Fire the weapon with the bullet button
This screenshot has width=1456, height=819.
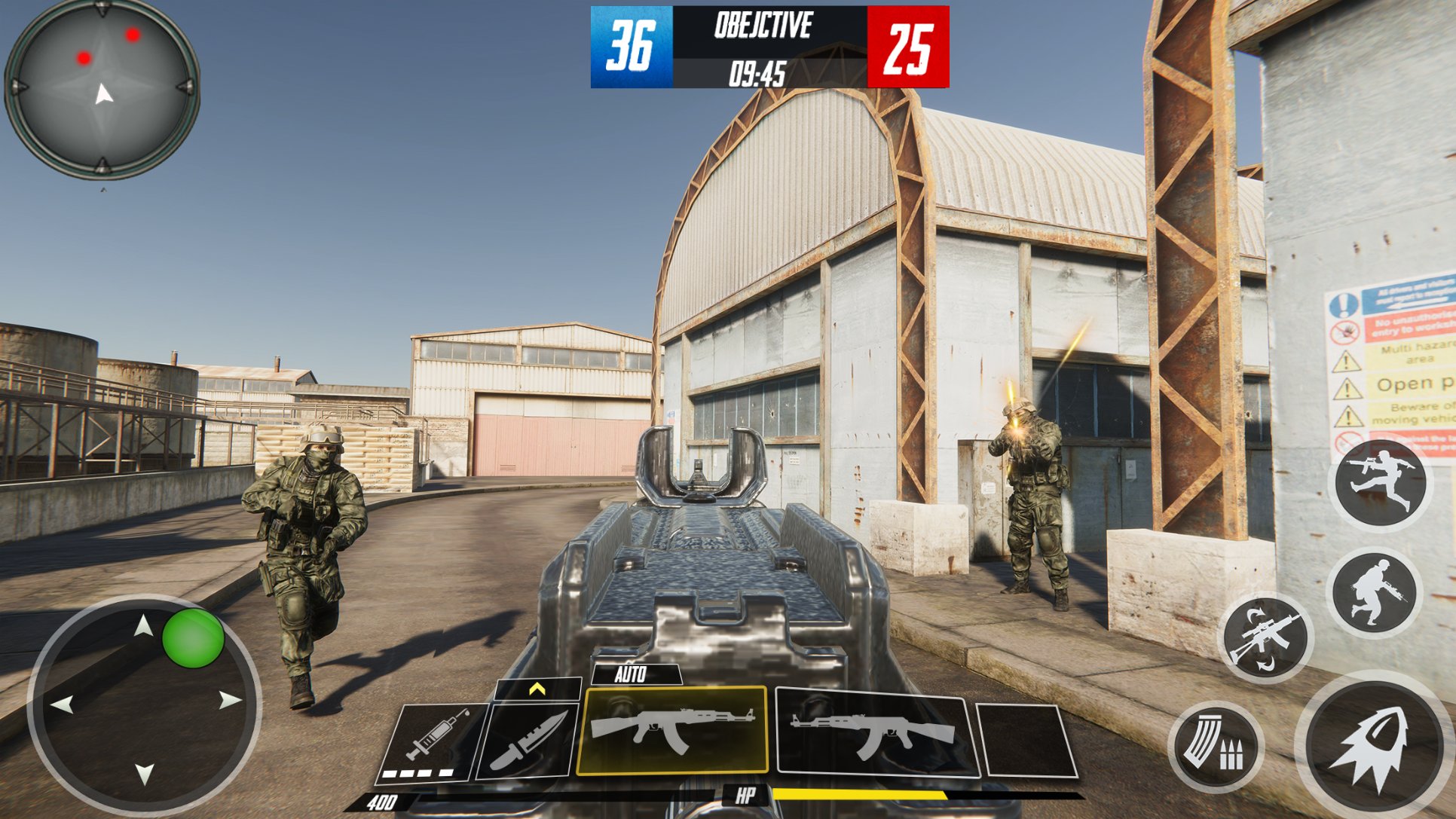1375,747
